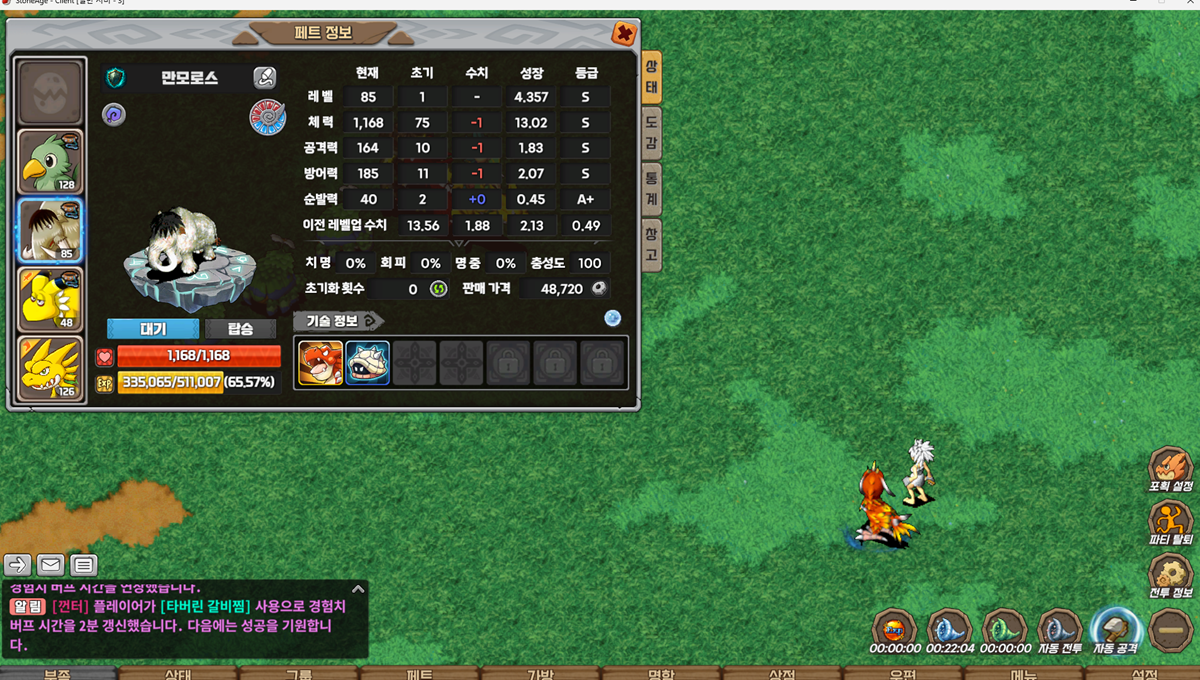1200x680 pixels.
Task: Click the green reset-count refresh icon
Action: click(438, 289)
